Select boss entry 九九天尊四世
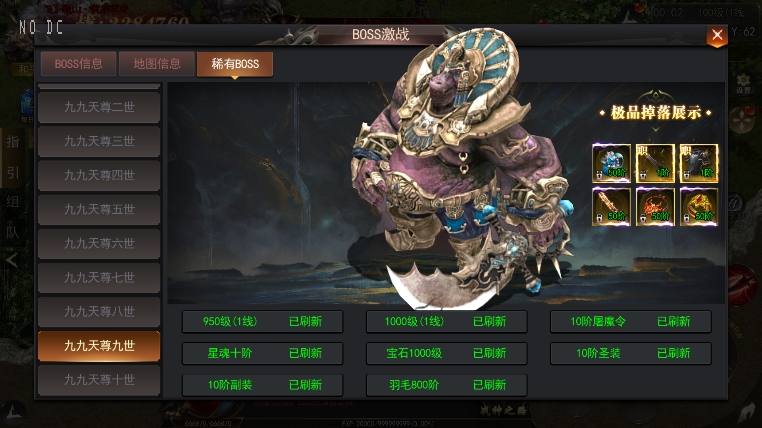This screenshot has height=428, width=762. point(99,175)
